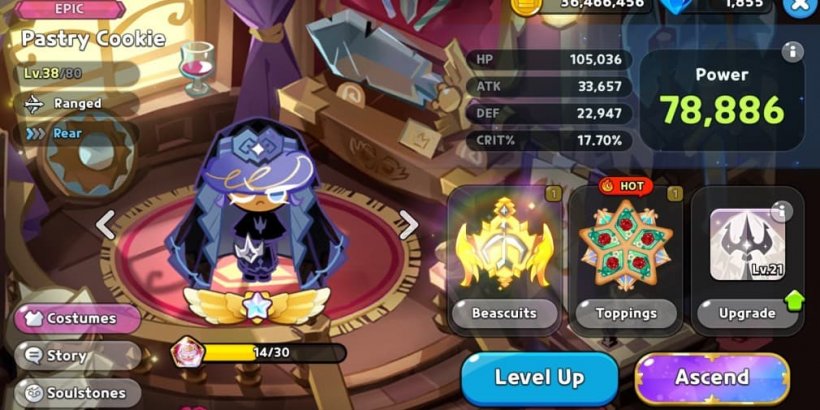The height and width of the screenshot is (410, 820).
Task: Read the cookie's Story
Action: coord(76,355)
